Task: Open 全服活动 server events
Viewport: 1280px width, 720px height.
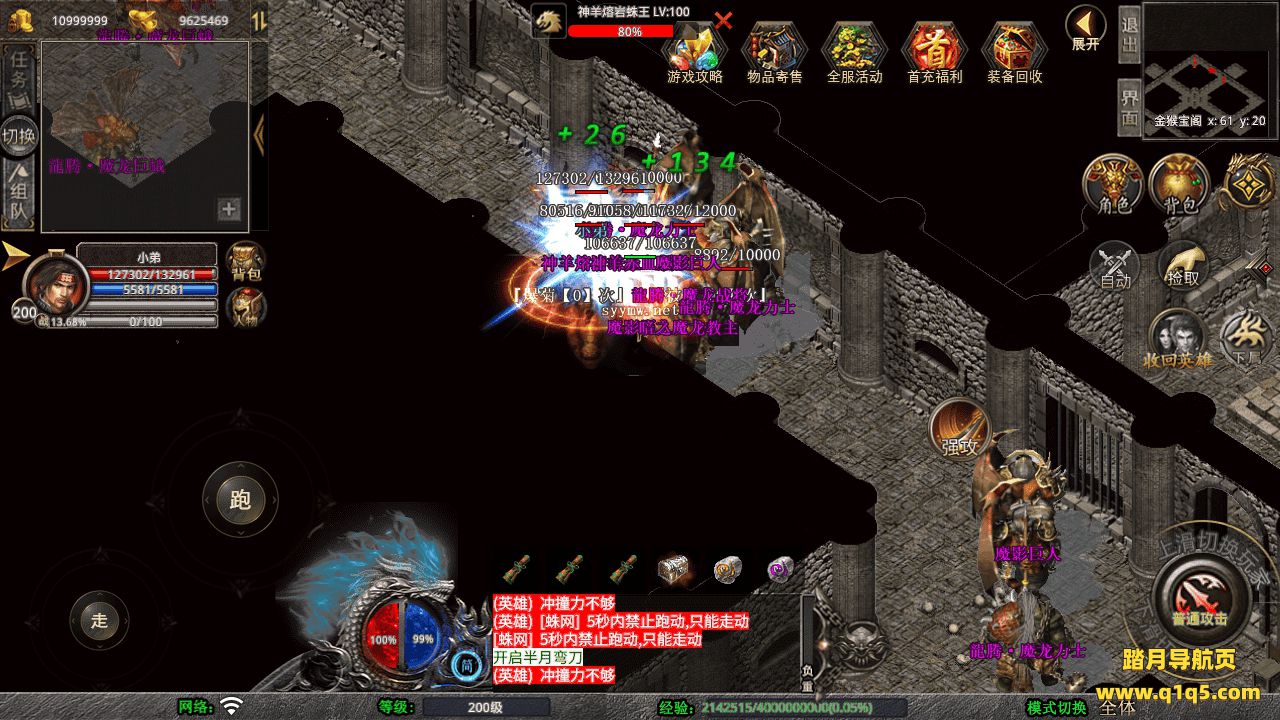Action: click(854, 52)
